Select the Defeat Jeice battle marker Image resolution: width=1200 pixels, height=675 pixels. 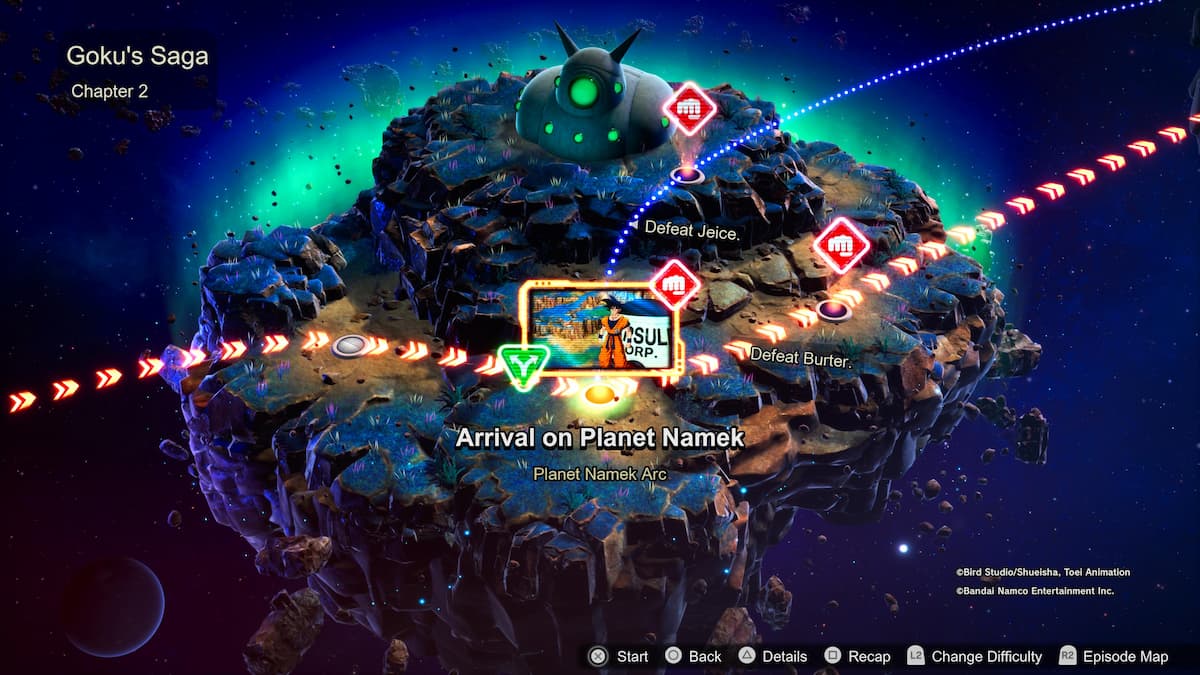(x=690, y=108)
